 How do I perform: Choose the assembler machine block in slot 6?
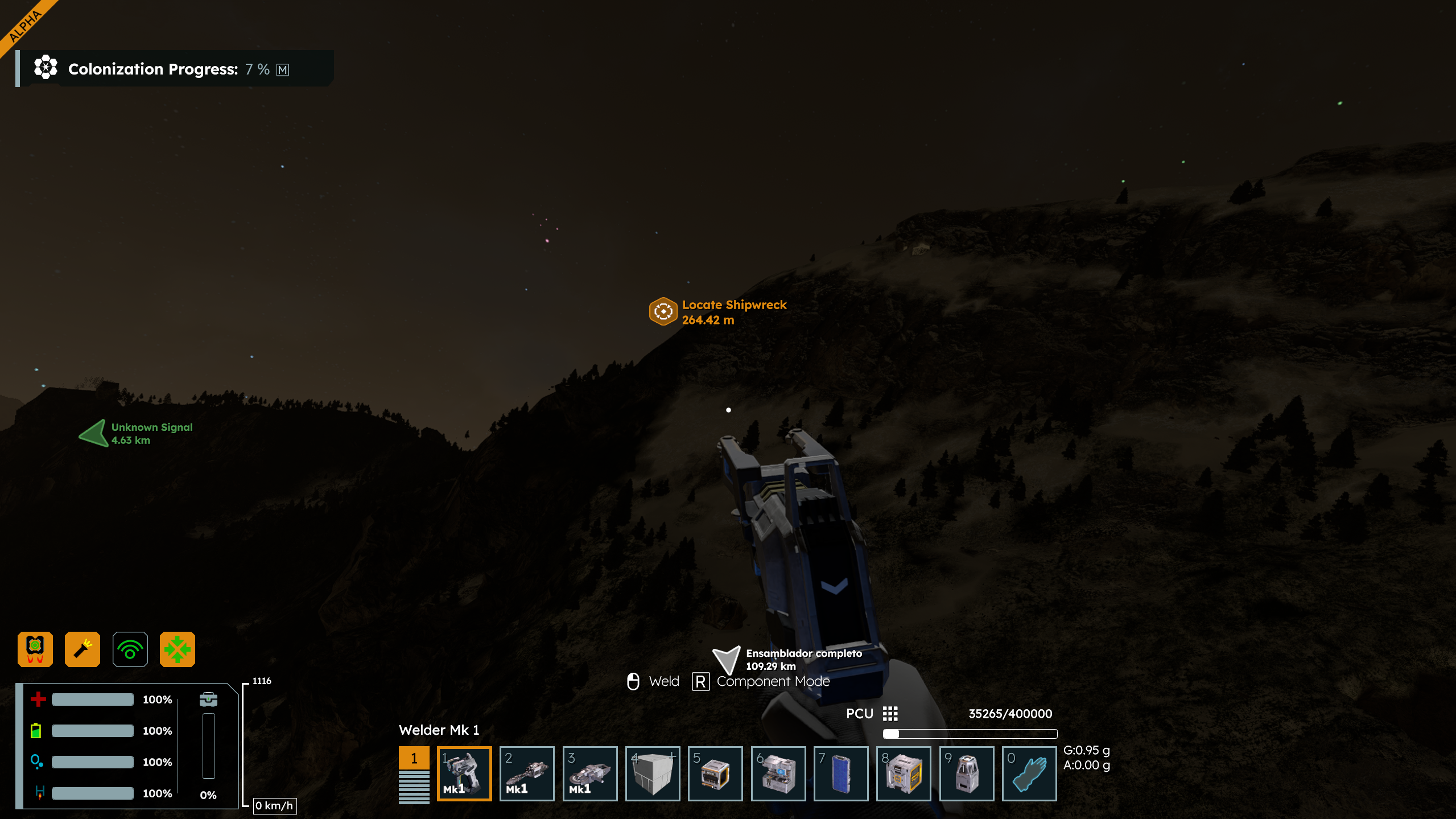coord(778,773)
